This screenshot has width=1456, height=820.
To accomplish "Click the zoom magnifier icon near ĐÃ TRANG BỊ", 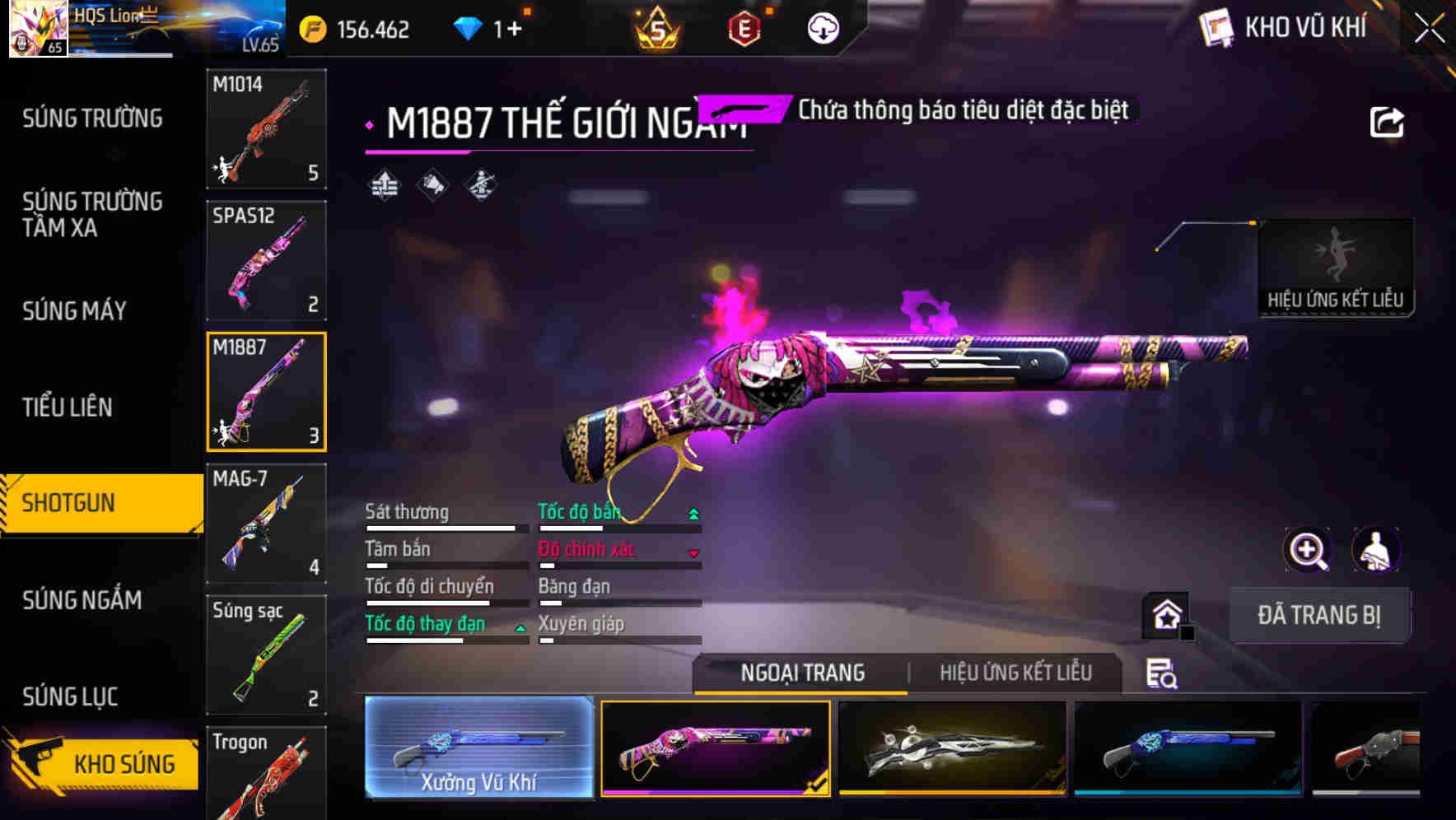I will coord(1308,550).
